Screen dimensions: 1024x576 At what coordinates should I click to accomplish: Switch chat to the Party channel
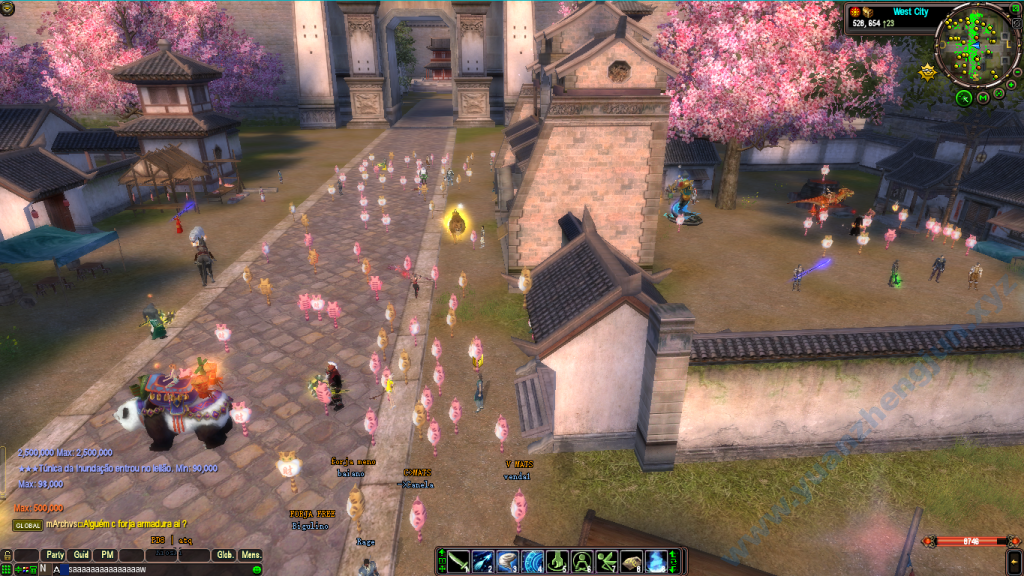[54, 555]
